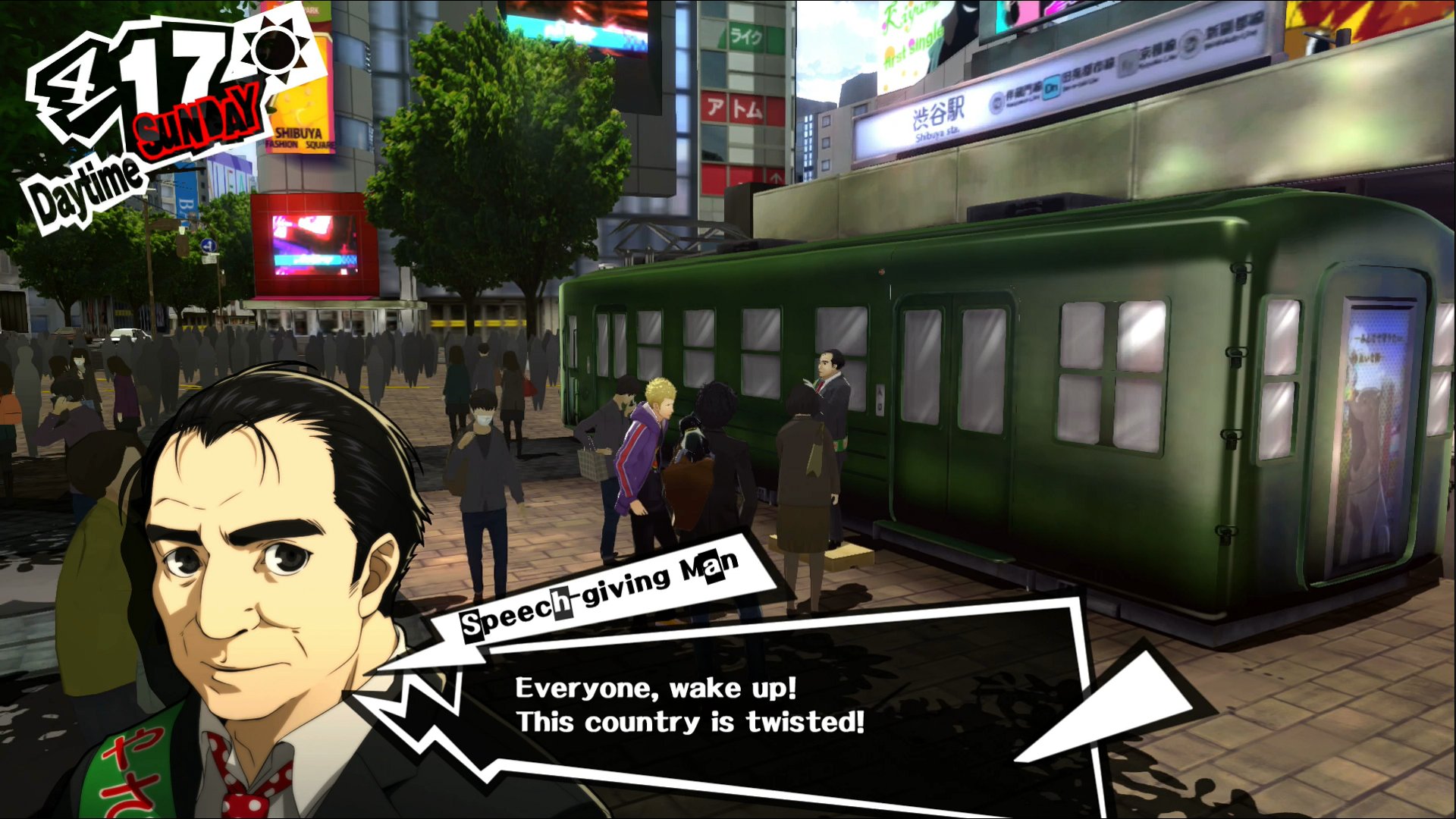Click the poster on the train car door
This screenshot has width=1456, height=819.
(x=1373, y=425)
